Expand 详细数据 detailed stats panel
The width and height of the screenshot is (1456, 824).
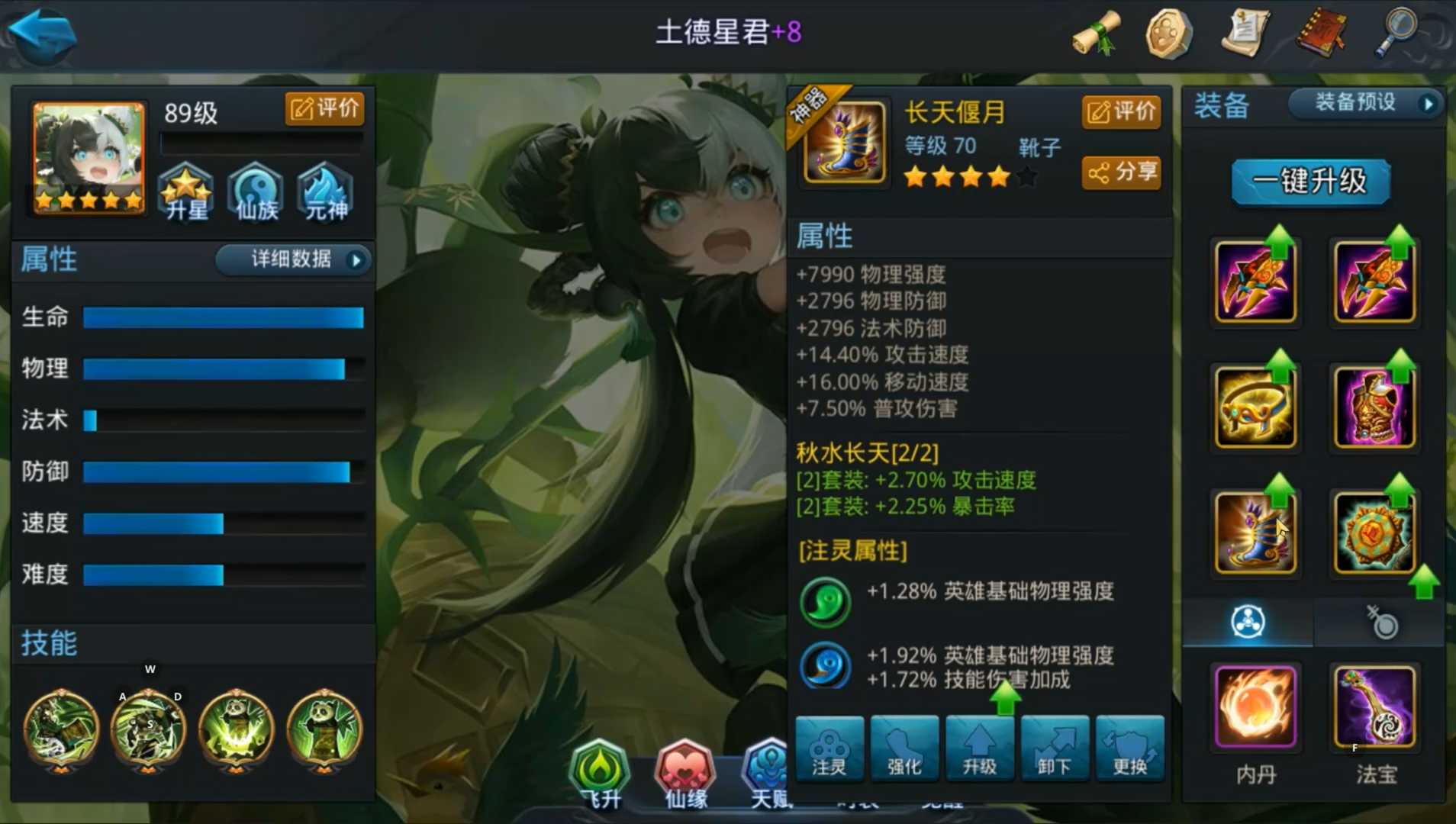(x=292, y=260)
